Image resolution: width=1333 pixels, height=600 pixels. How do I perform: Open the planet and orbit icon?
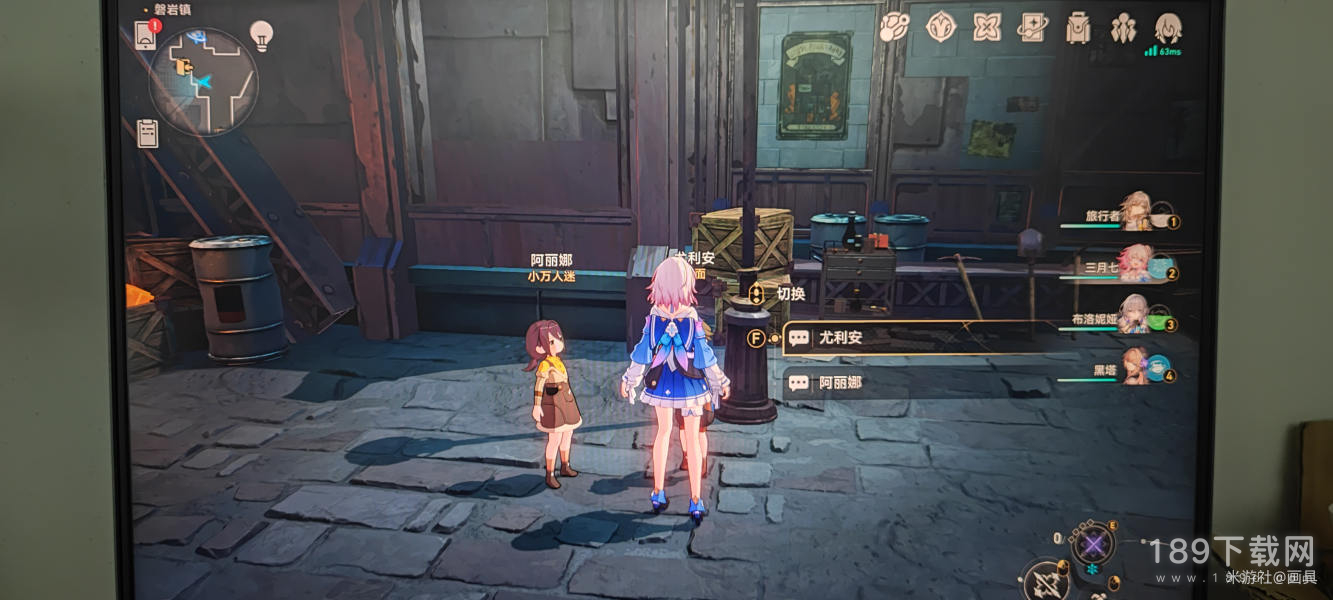[x=893, y=27]
